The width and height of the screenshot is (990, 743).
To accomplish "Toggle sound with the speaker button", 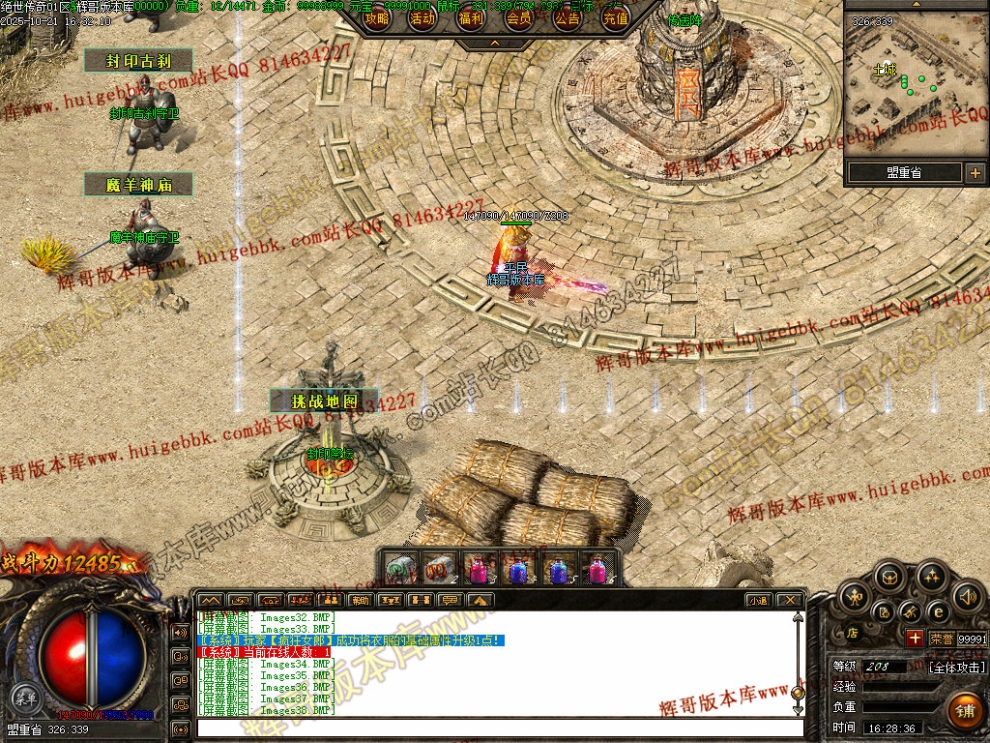I will coord(967,598).
